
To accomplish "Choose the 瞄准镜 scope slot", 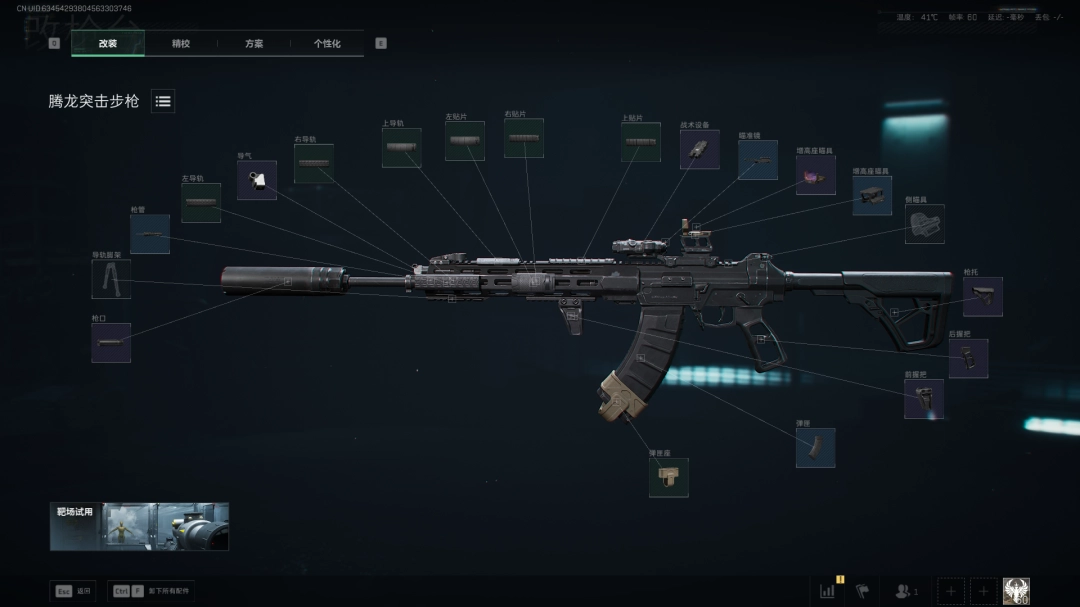I will tap(758, 160).
